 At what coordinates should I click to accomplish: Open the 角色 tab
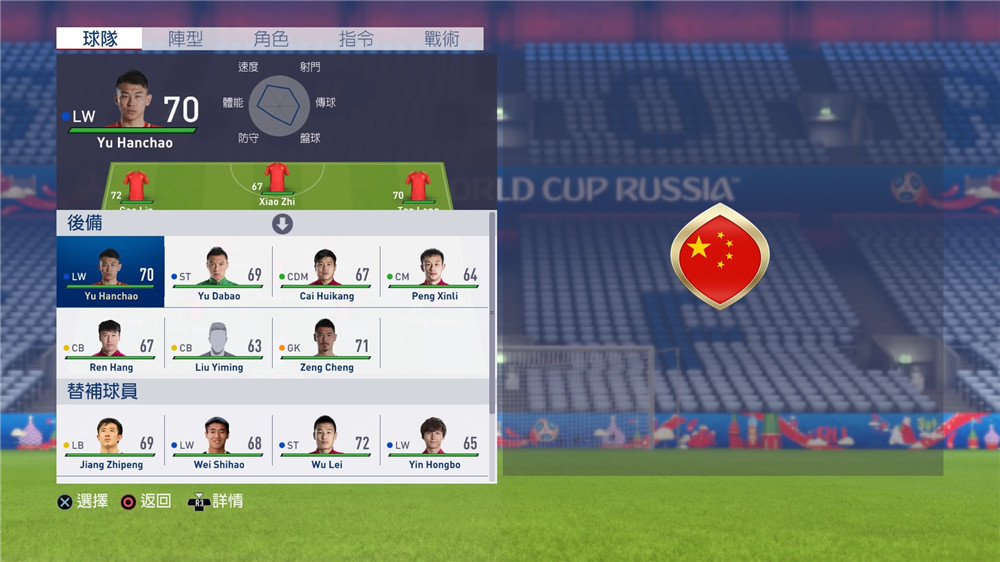[271, 39]
